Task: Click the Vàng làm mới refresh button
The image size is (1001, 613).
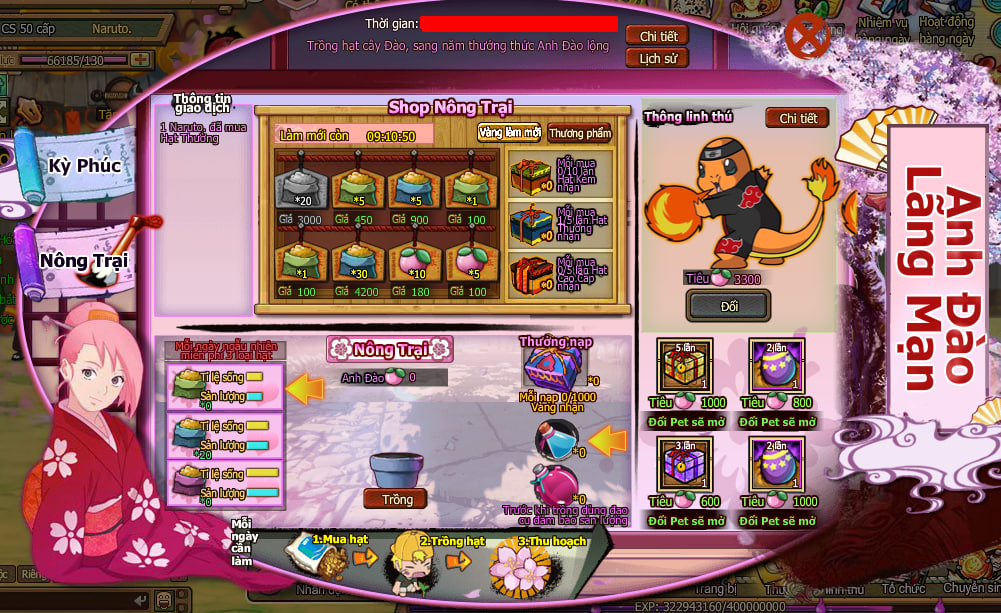Action: click(x=509, y=133)
